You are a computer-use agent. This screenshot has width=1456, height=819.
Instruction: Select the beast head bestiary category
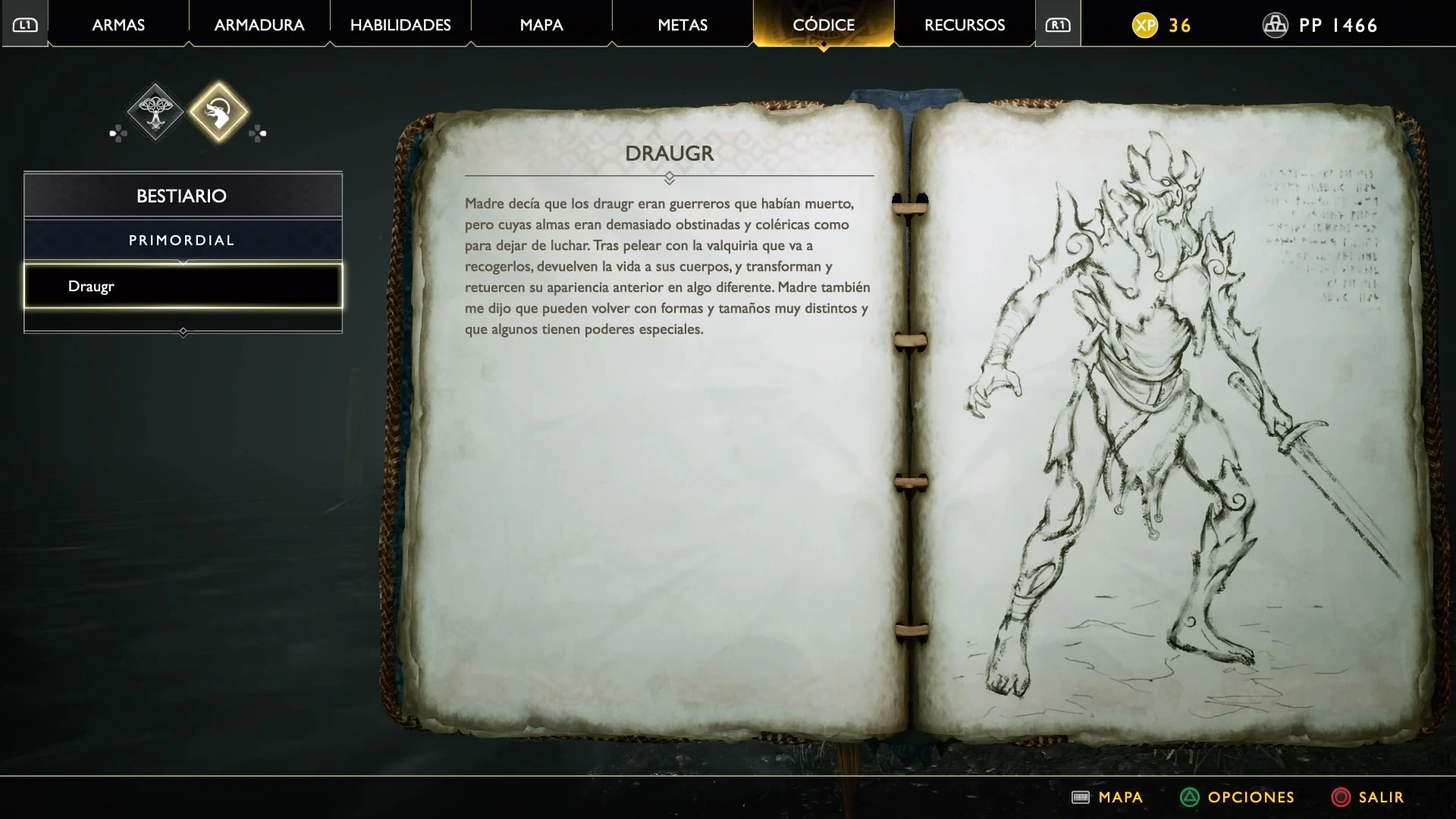(x=218, y=112)
